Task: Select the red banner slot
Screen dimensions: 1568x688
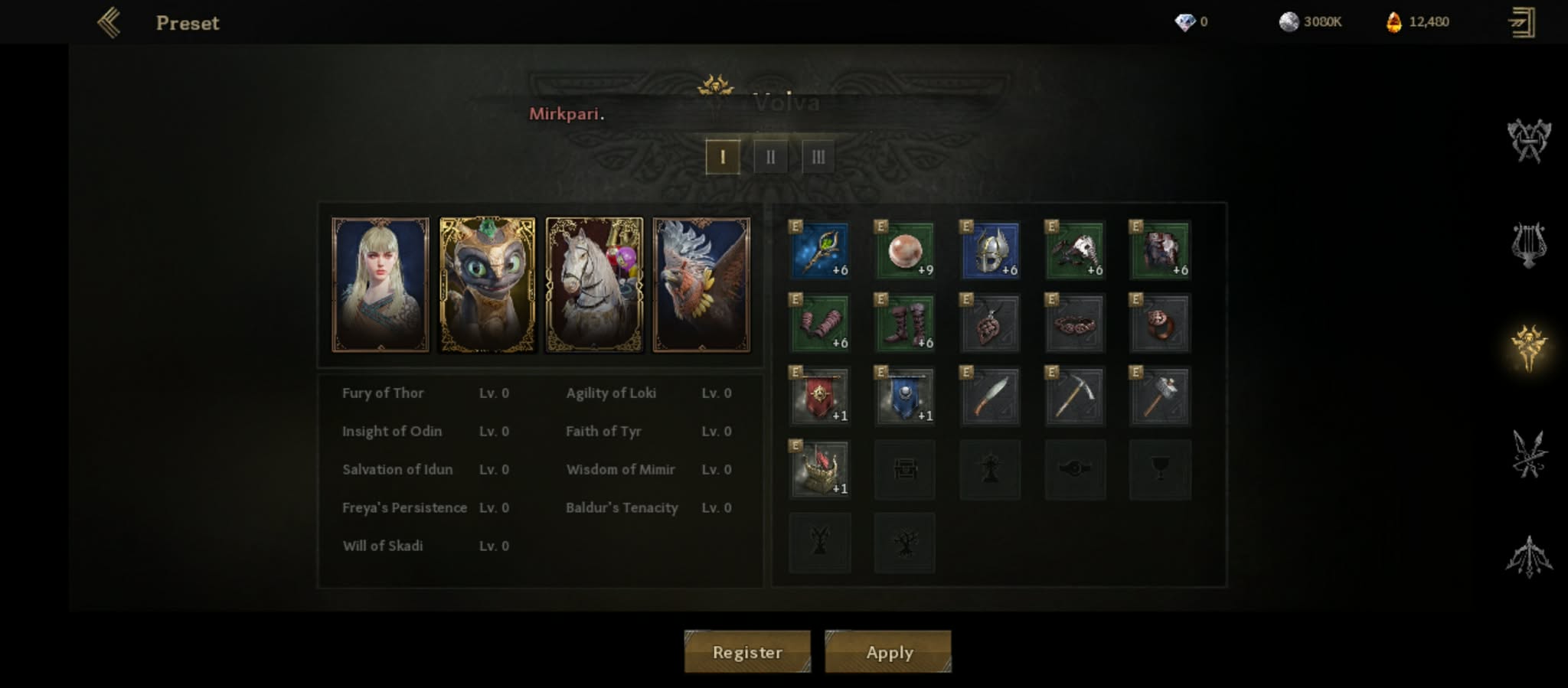Action: 819,396
